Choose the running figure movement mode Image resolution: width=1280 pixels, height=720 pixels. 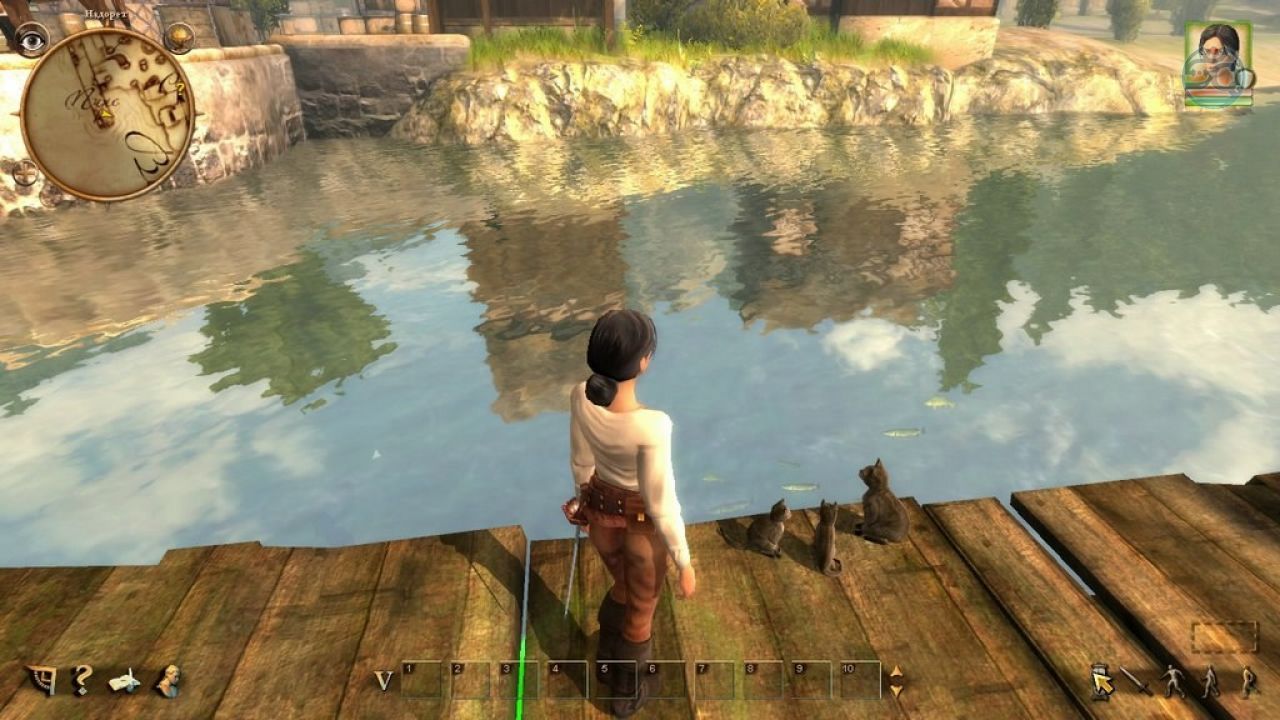point(1173,681)
